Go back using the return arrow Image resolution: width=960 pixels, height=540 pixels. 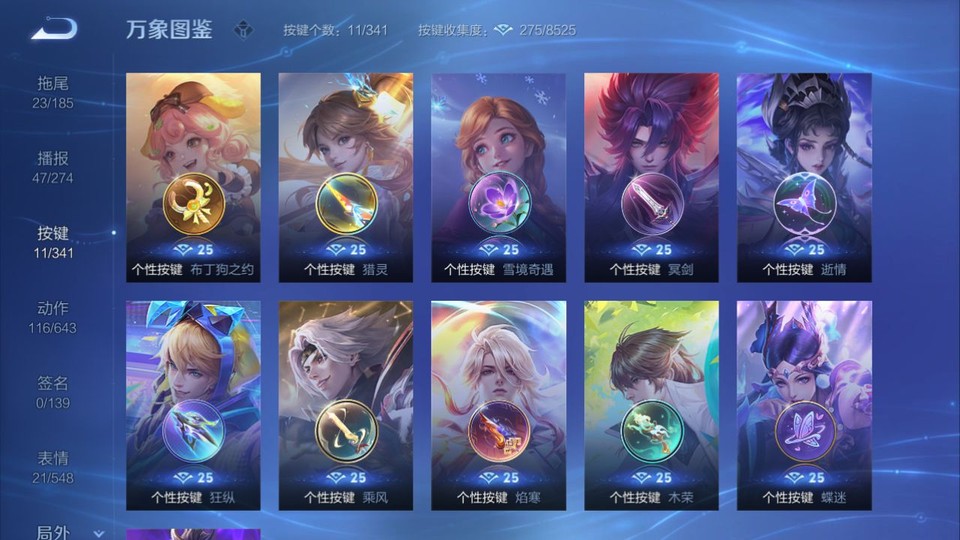pyautogui.click(x=53, y=30)
